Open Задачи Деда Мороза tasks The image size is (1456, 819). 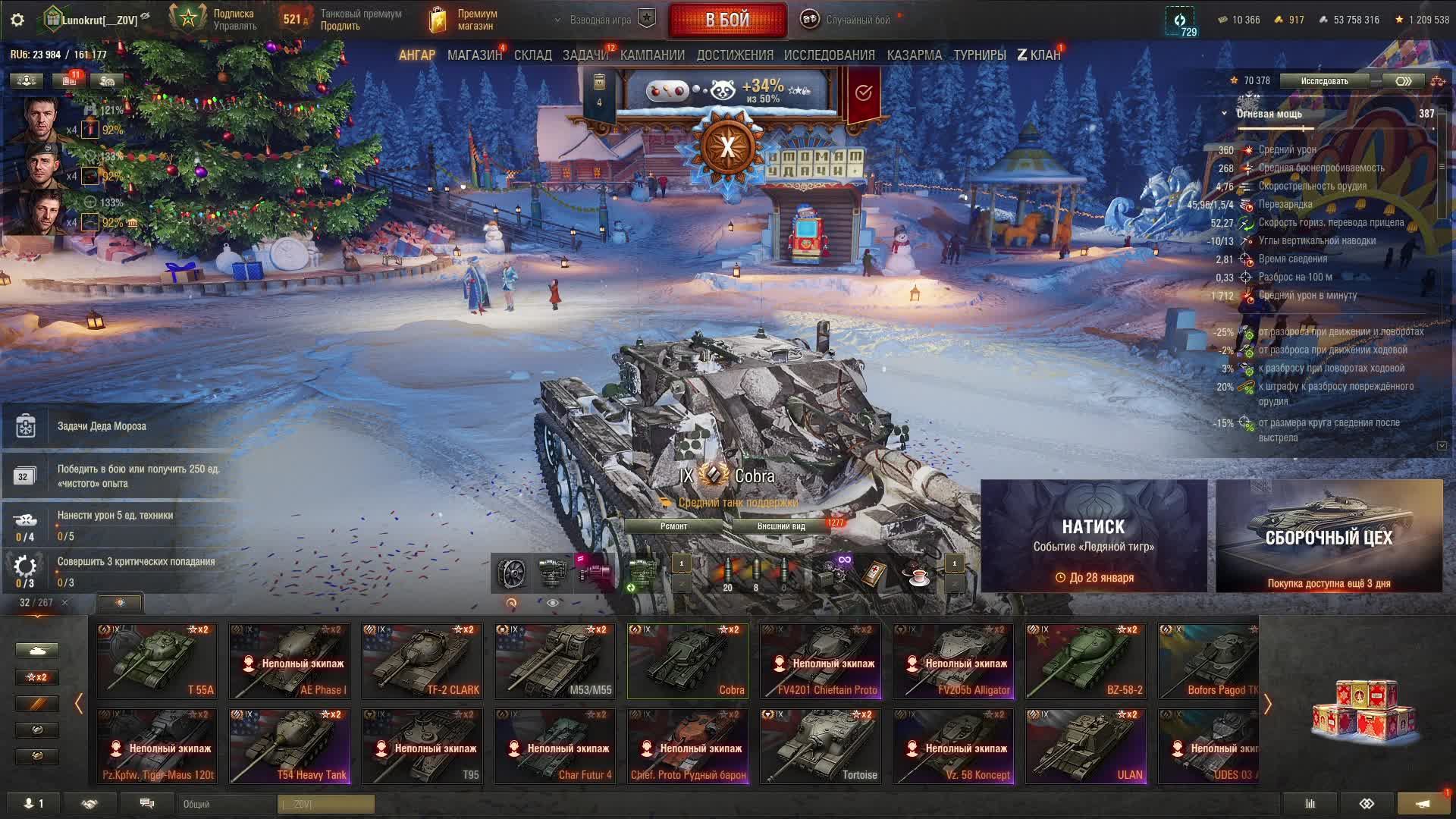102,426
